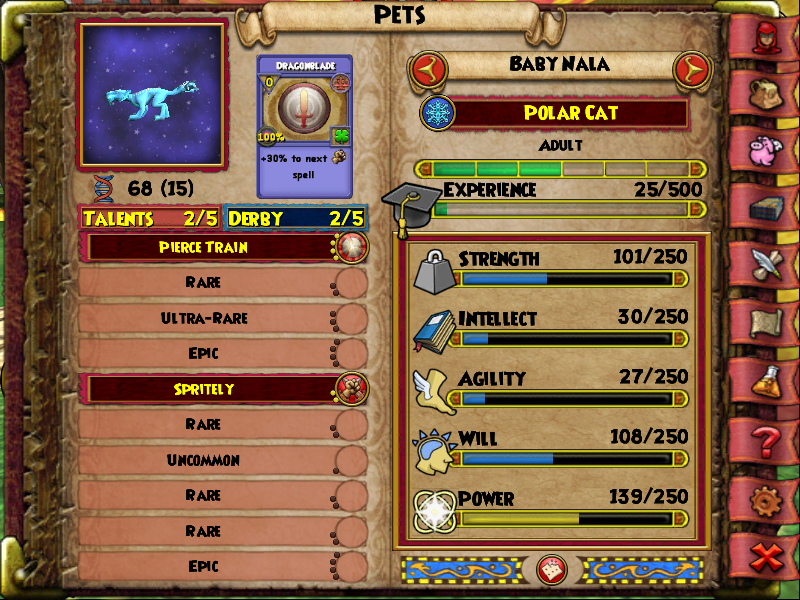This screenshot has width=800, height=600.
Task: Switch to the Talents tab
Action: (152, 218)
